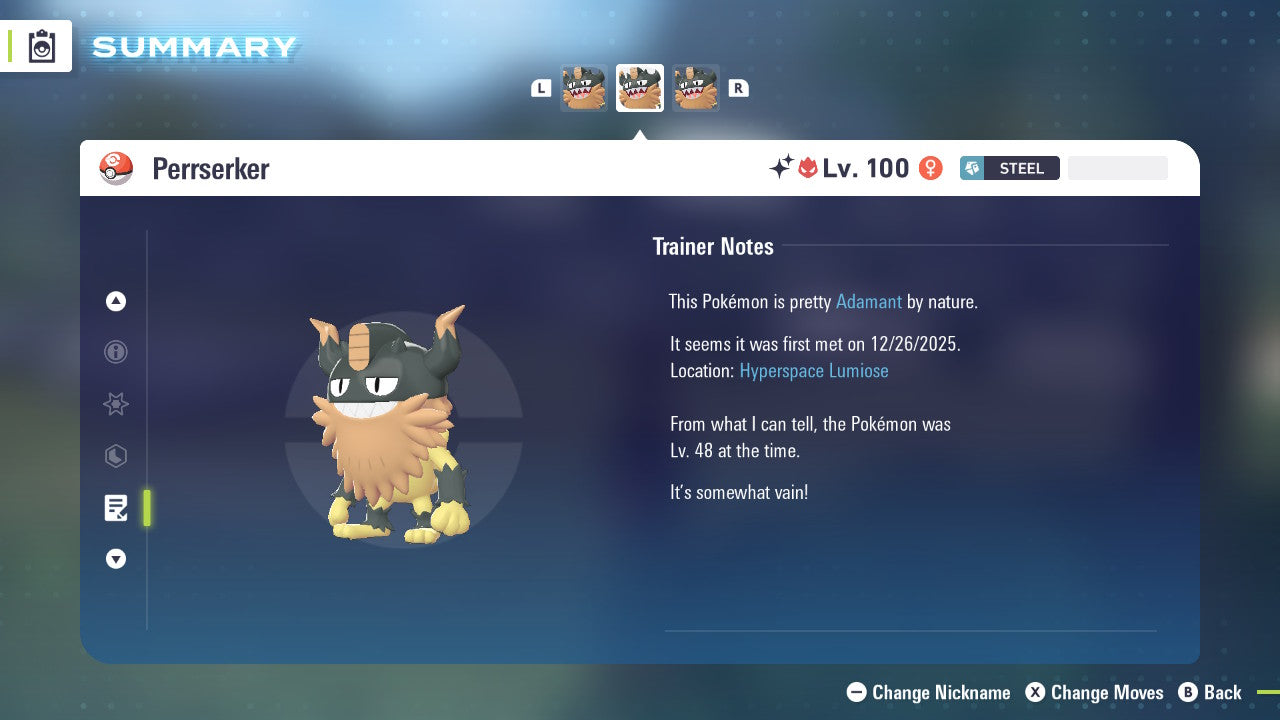Select the moves page star icon

click(115, 404)
